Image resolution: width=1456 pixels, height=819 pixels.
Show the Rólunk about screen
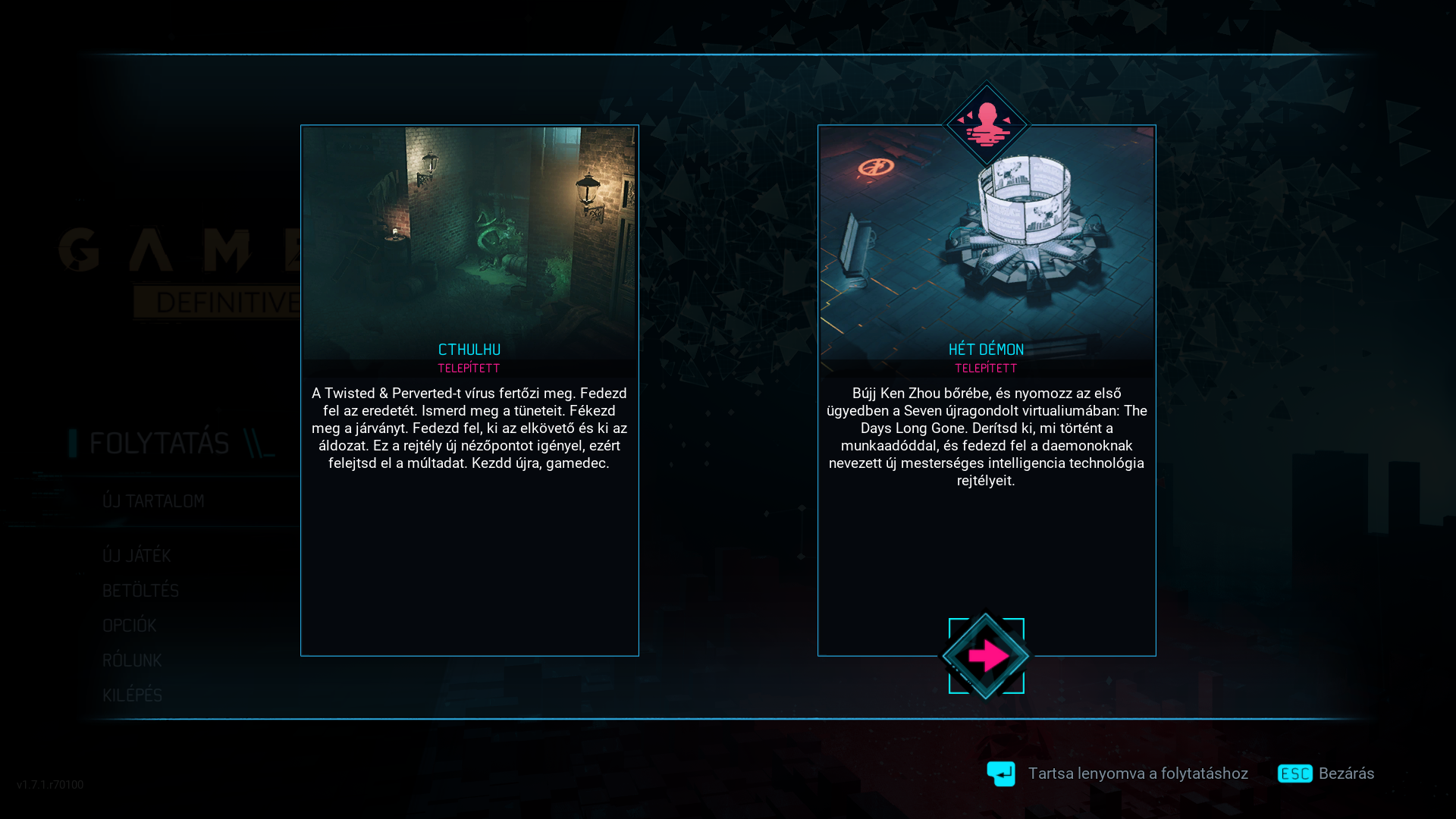tap(132, 661)
